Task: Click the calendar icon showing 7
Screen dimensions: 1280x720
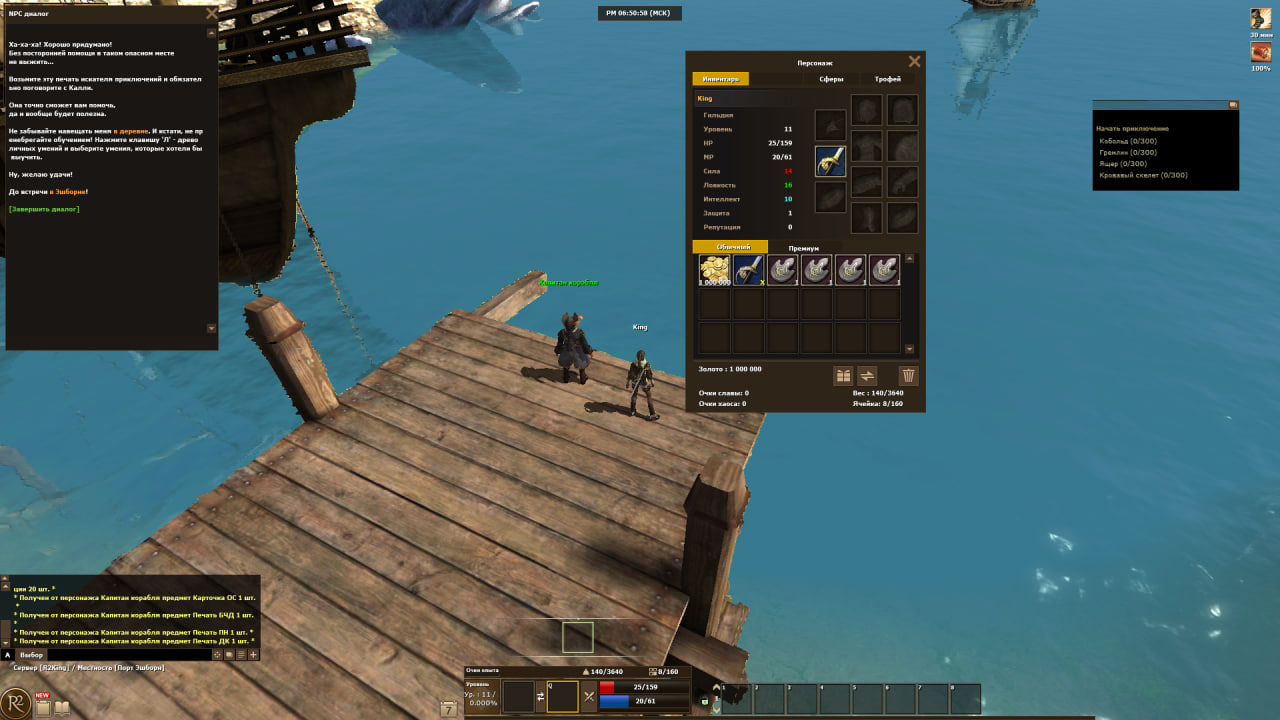Action: point(449,709)
